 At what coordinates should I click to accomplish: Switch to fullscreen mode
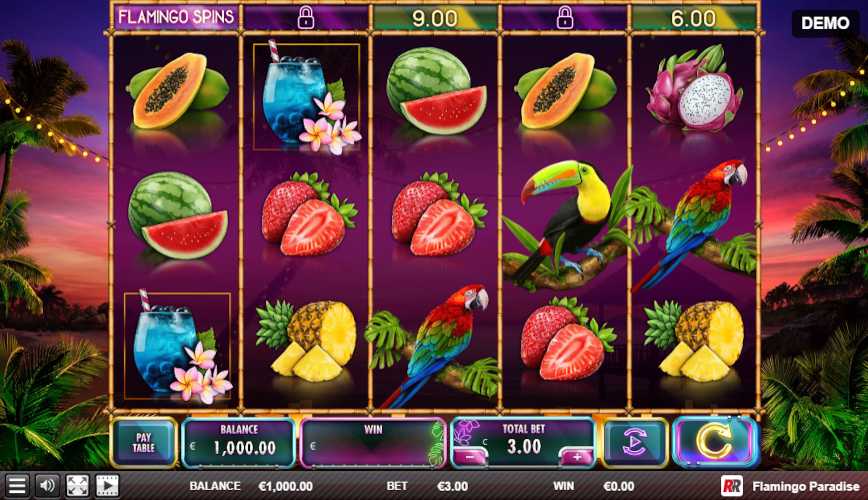[x=77, y=486]
